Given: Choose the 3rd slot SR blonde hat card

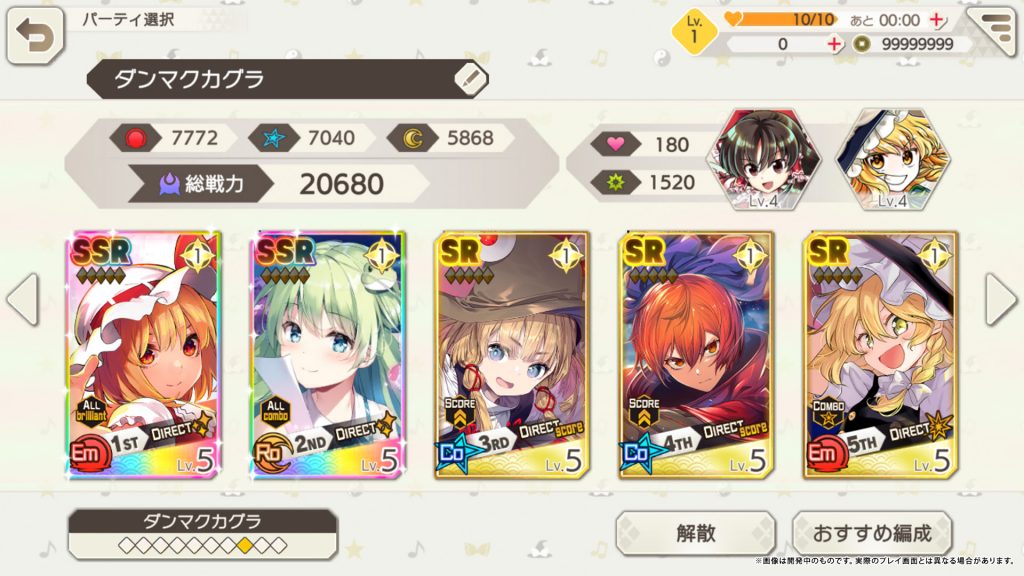Looking at the screenshot, I should coord(513,355).
